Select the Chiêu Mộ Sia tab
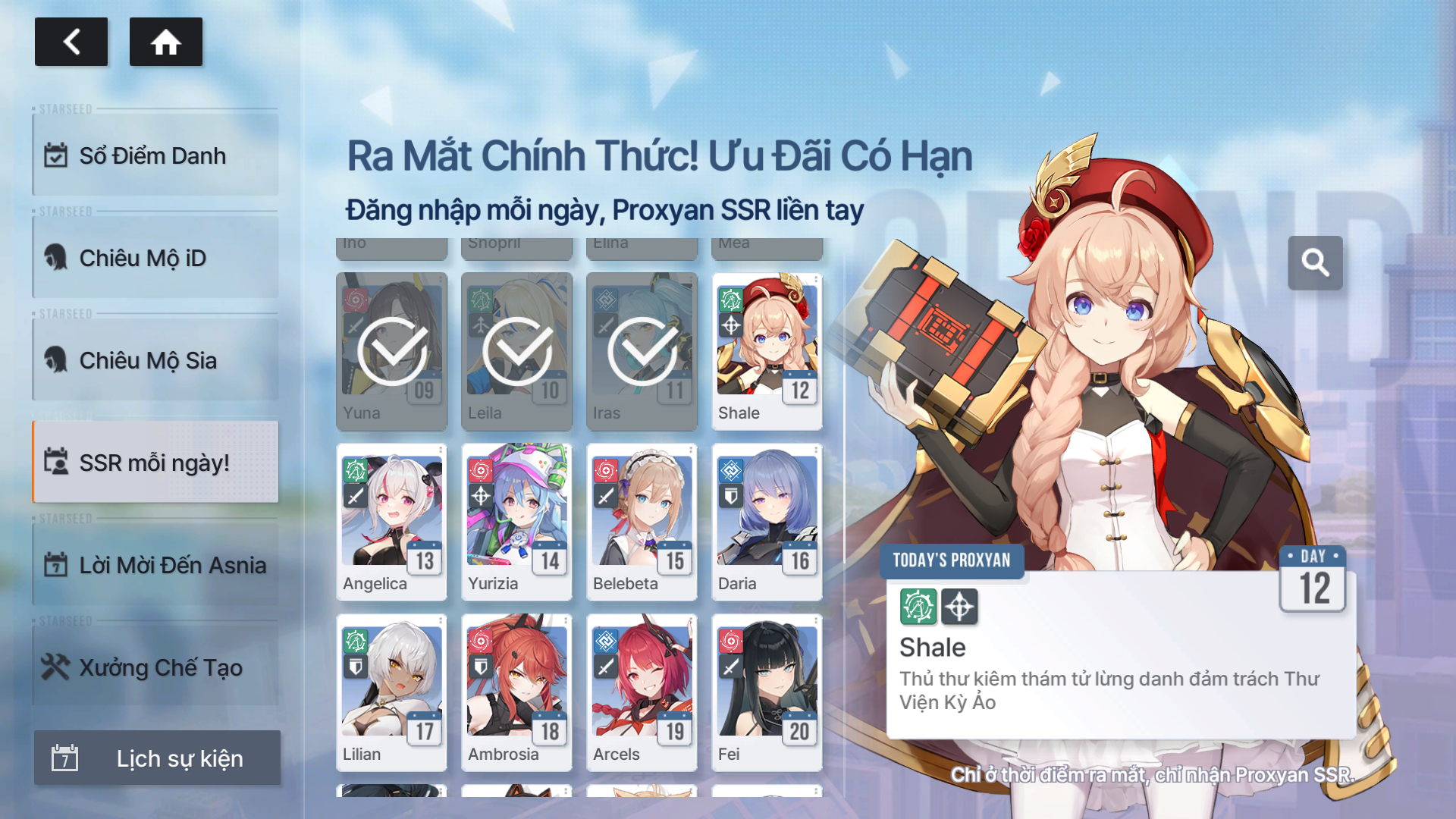Viewport: 1456px width, 819px height. [155, 360]
